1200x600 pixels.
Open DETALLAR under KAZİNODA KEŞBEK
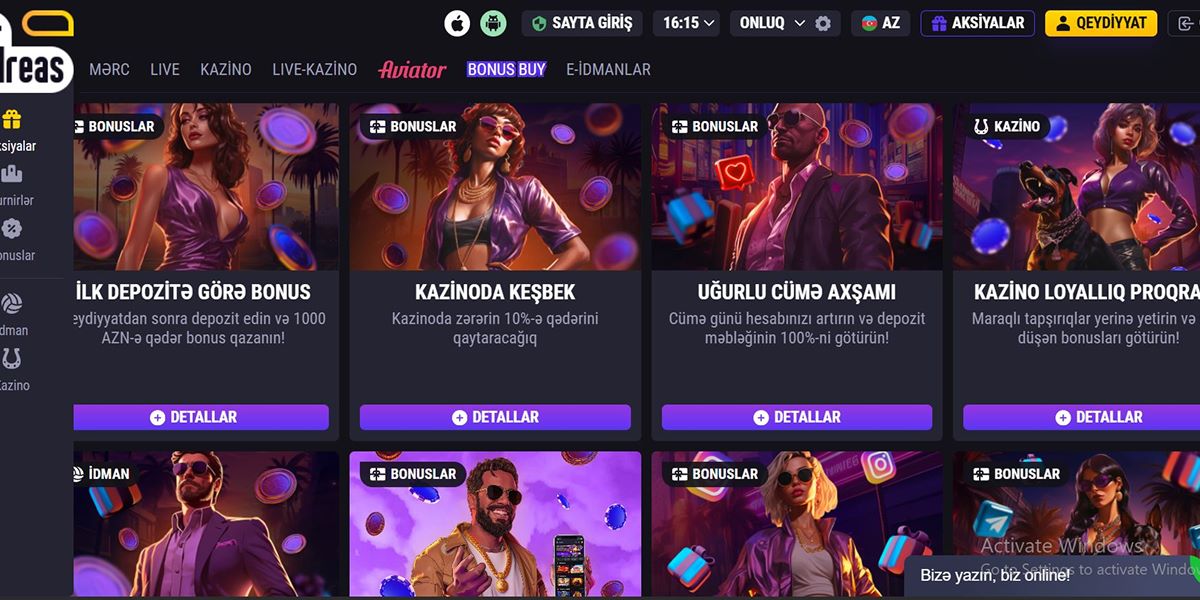[495, 417]
